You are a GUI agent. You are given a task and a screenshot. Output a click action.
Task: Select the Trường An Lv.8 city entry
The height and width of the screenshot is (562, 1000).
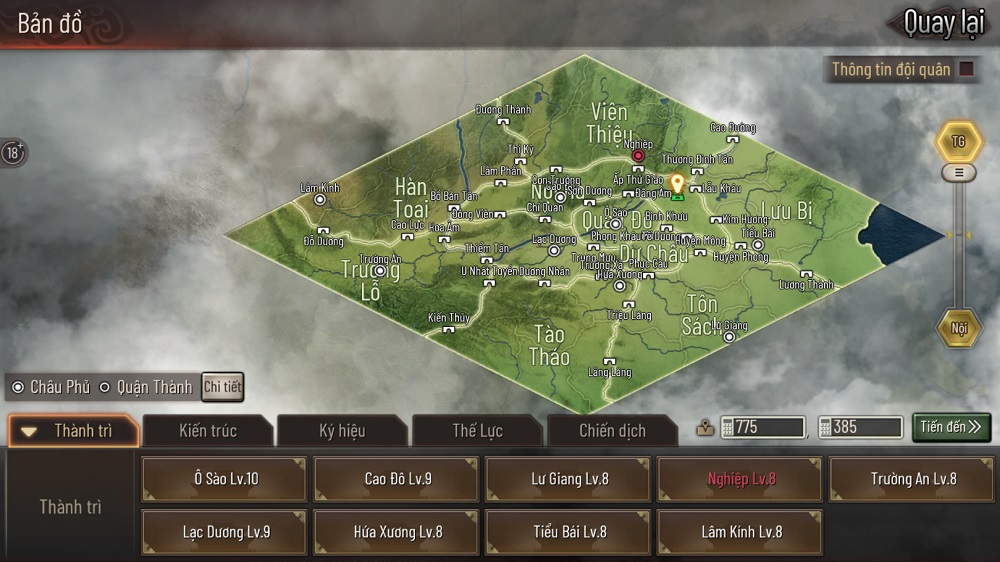pos(913,479)
